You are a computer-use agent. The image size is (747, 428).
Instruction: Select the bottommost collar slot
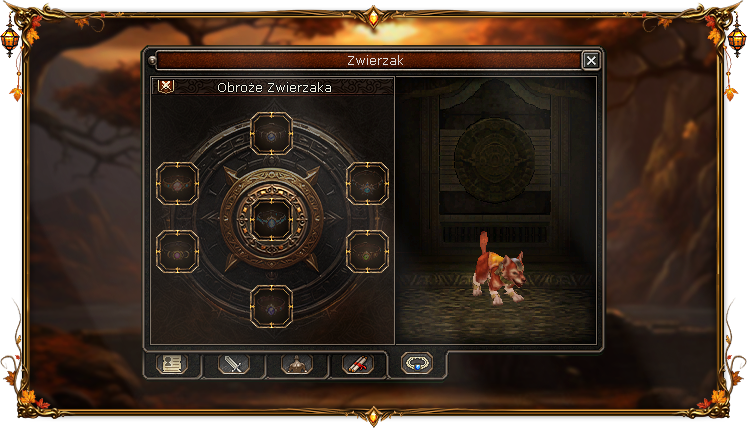pyautogui.click(x=271, y=305)
